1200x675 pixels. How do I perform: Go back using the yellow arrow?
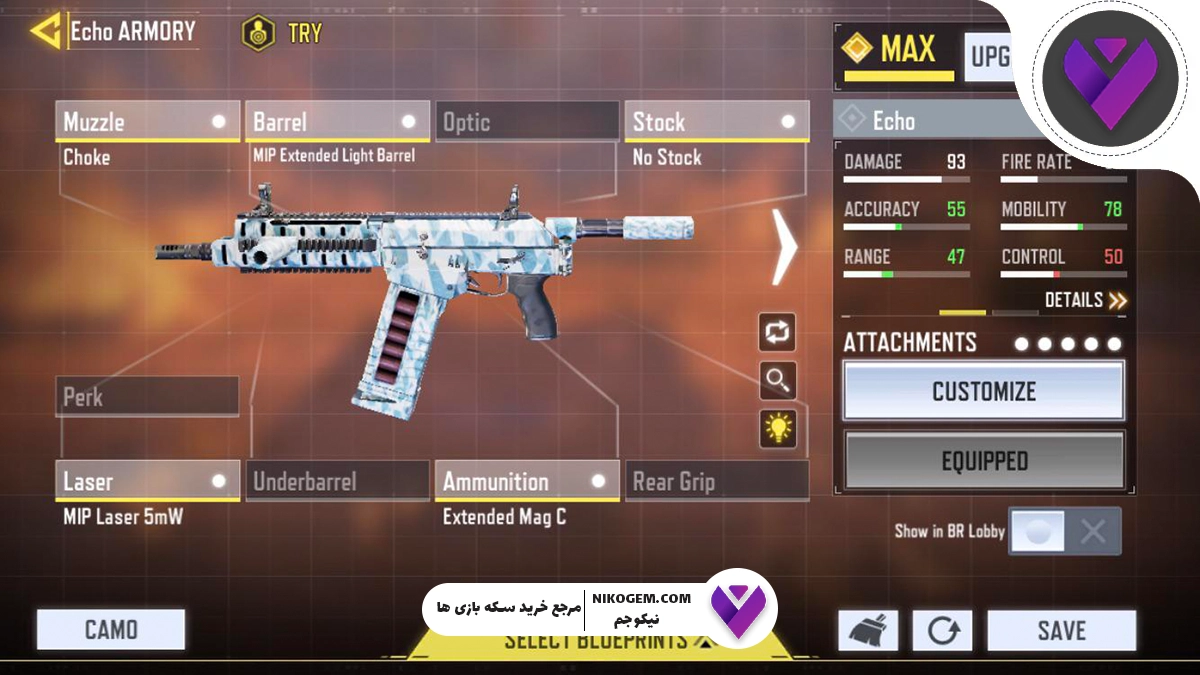click(x=45, y=31)
